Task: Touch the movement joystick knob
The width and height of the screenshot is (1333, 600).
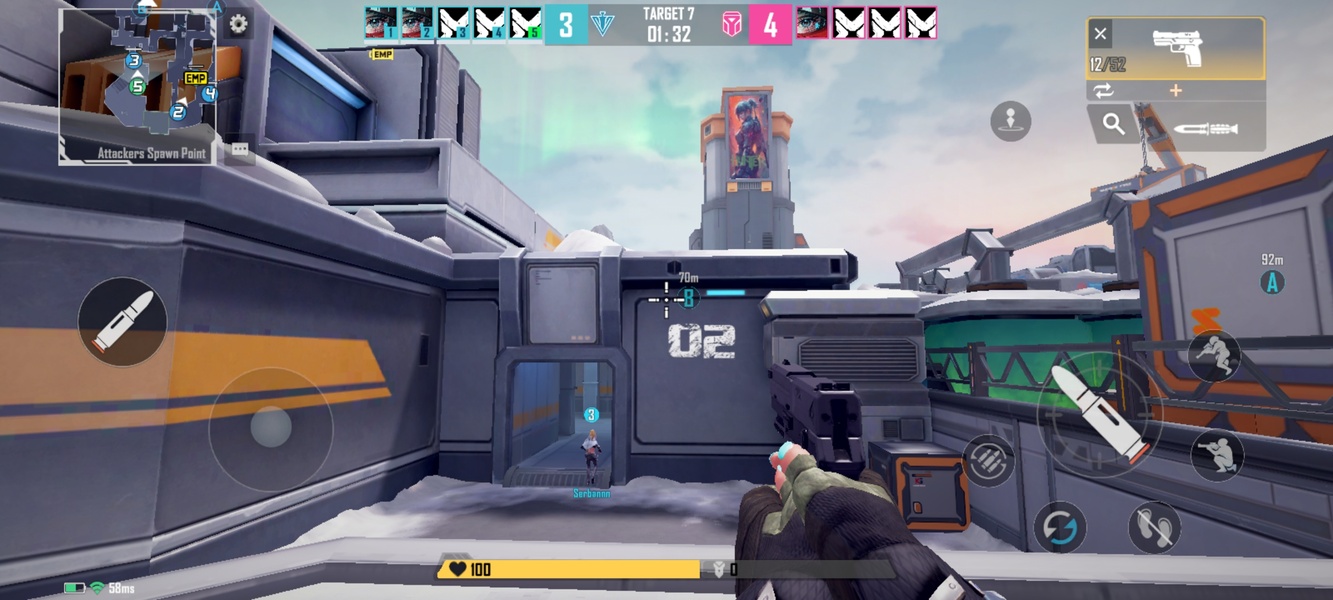Action: click(270, 428)
